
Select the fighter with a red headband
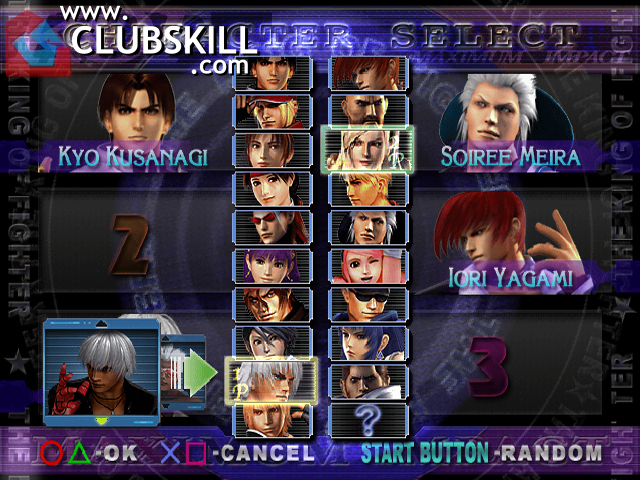coord(272,187)
